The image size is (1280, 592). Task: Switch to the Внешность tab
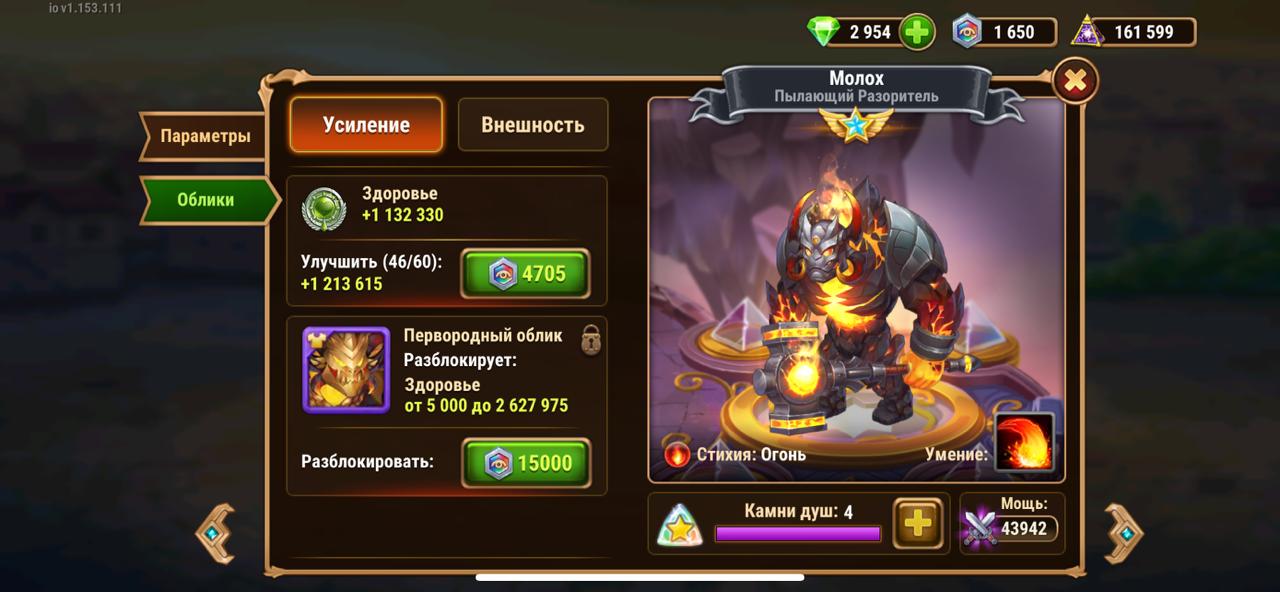pos(532,125)
